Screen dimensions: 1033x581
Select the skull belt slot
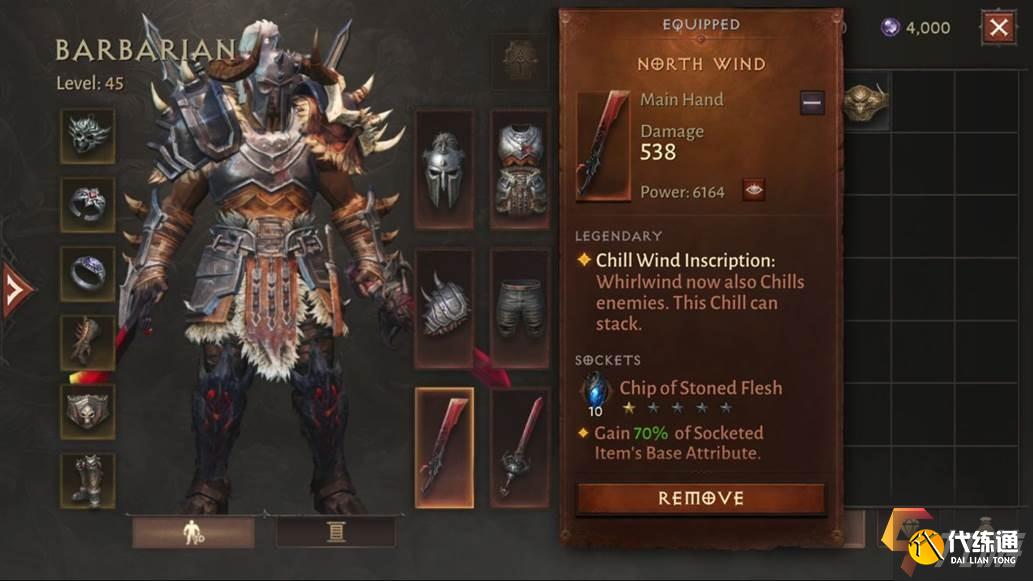(x=88, y=411)
